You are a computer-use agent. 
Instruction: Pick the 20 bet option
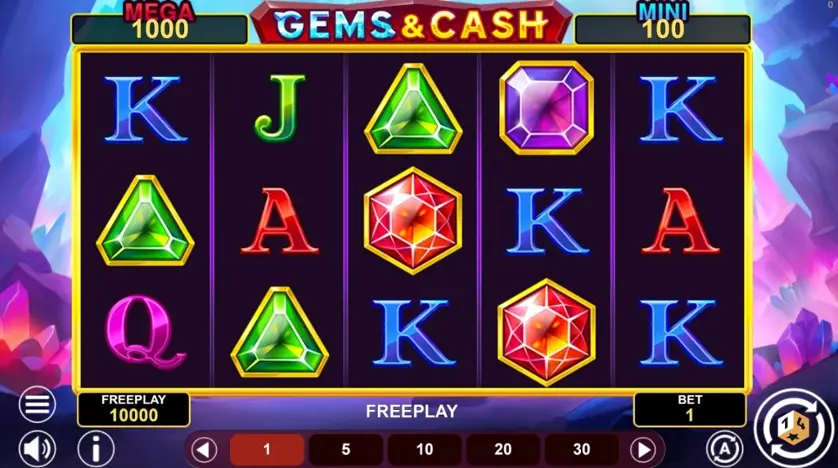click(x=502, y=450)
